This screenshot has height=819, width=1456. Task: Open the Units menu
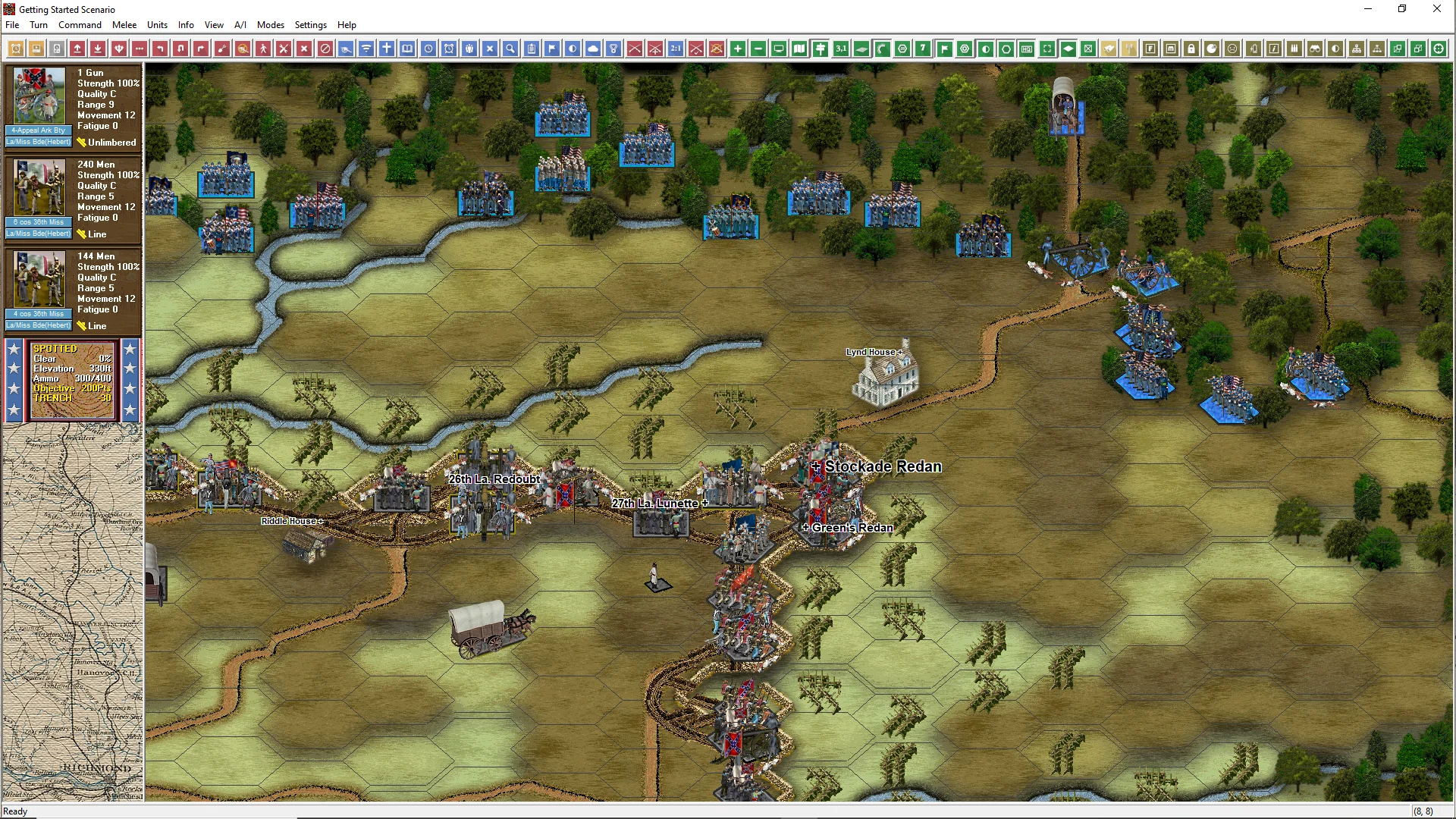[x=157, y=25]
